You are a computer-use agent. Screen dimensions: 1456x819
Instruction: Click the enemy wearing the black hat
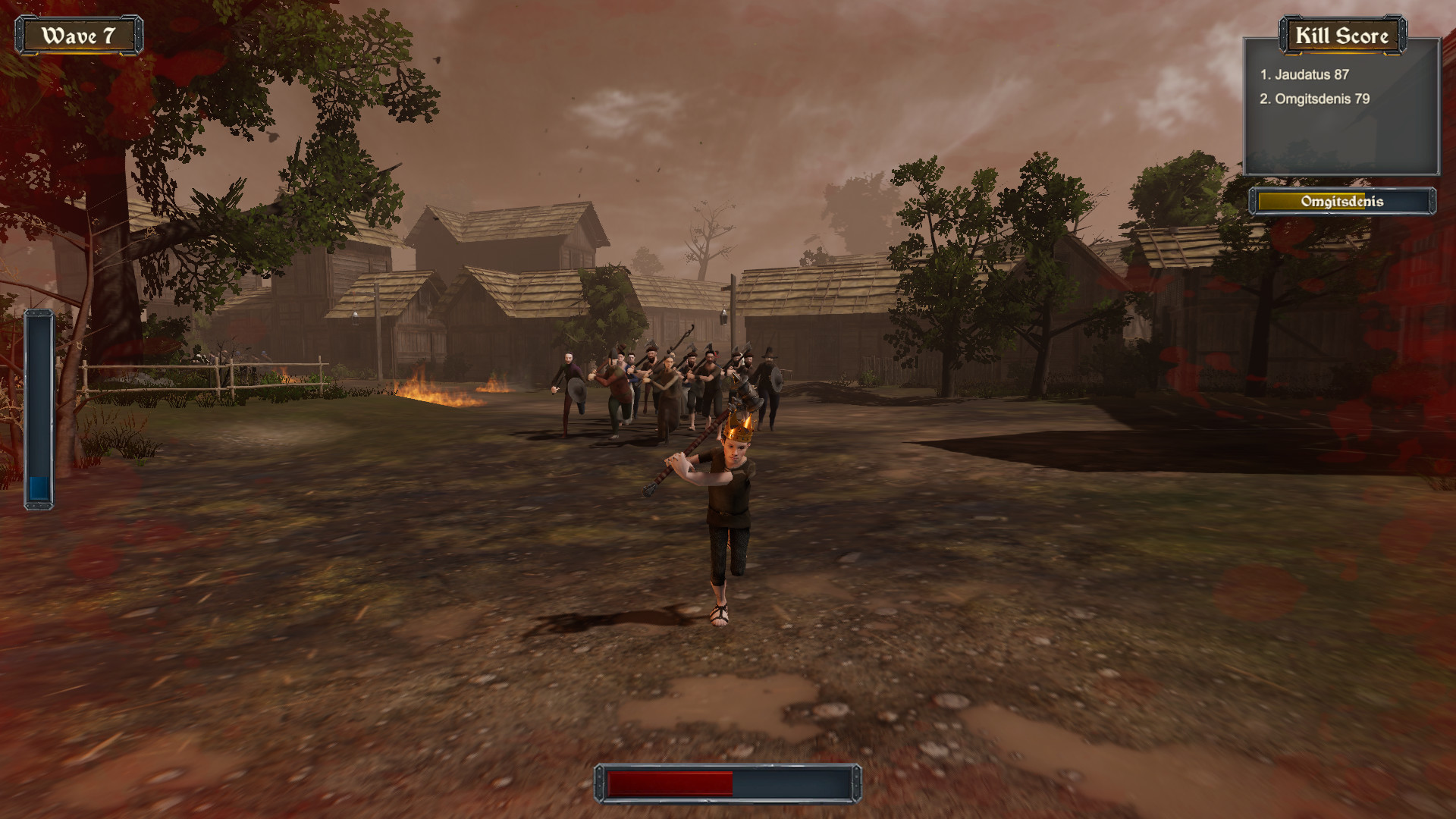(x=769, y=356)
